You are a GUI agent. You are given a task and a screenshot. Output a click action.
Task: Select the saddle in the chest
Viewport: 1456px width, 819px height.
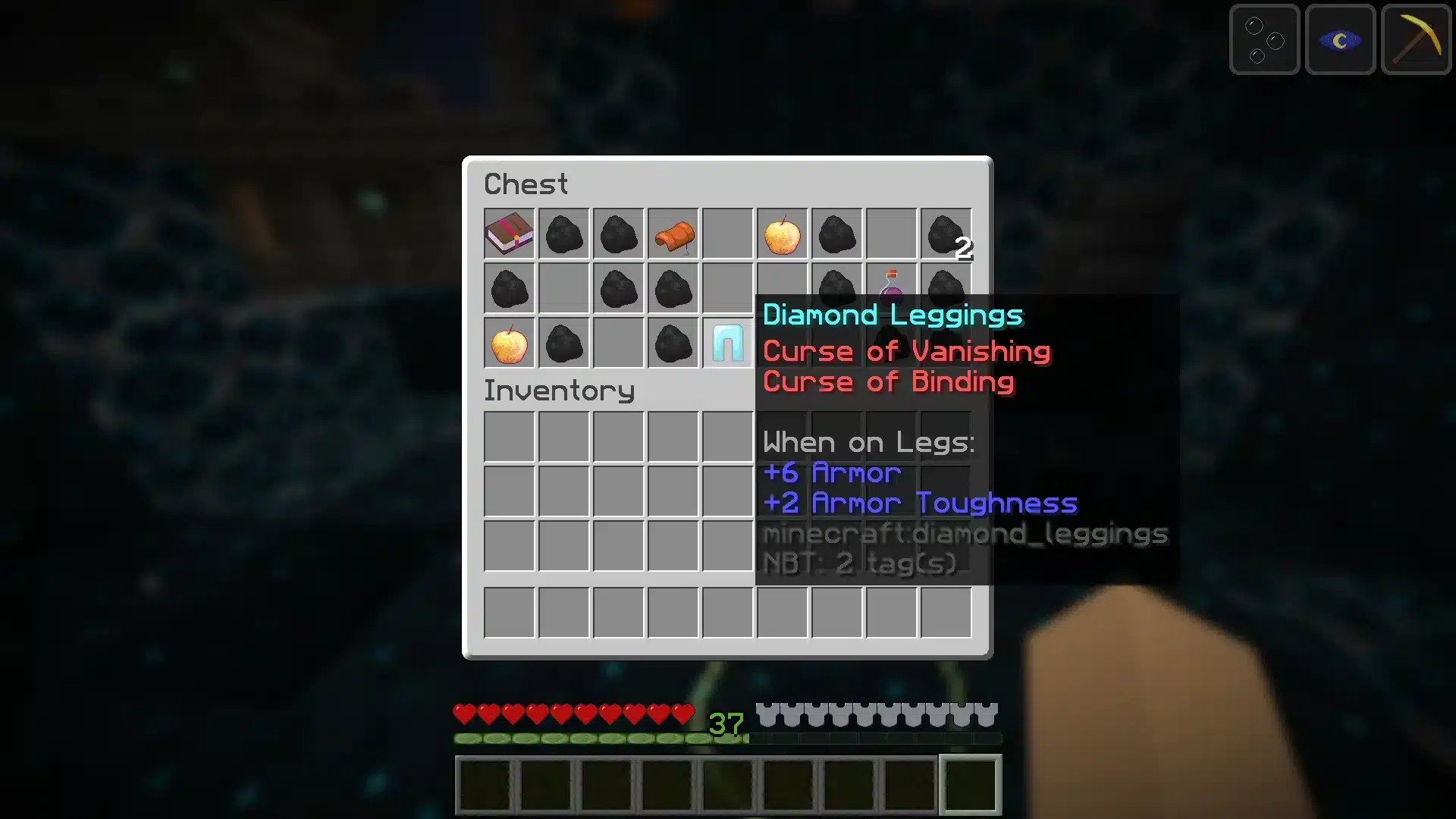pyautogui.click(x=673, y=234)
